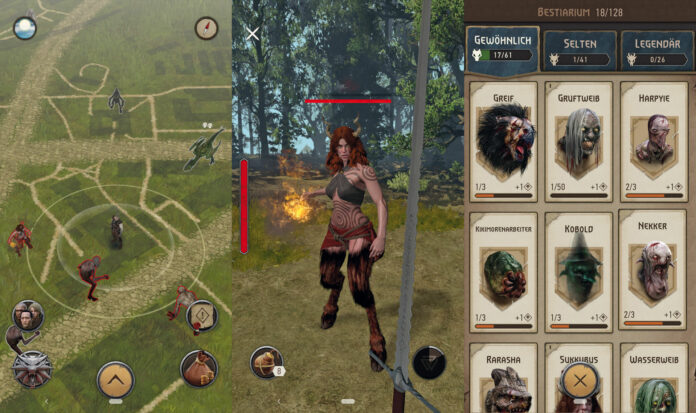Show the Legendär monster category
696x413 pixels.
click(x=656, y=47)
